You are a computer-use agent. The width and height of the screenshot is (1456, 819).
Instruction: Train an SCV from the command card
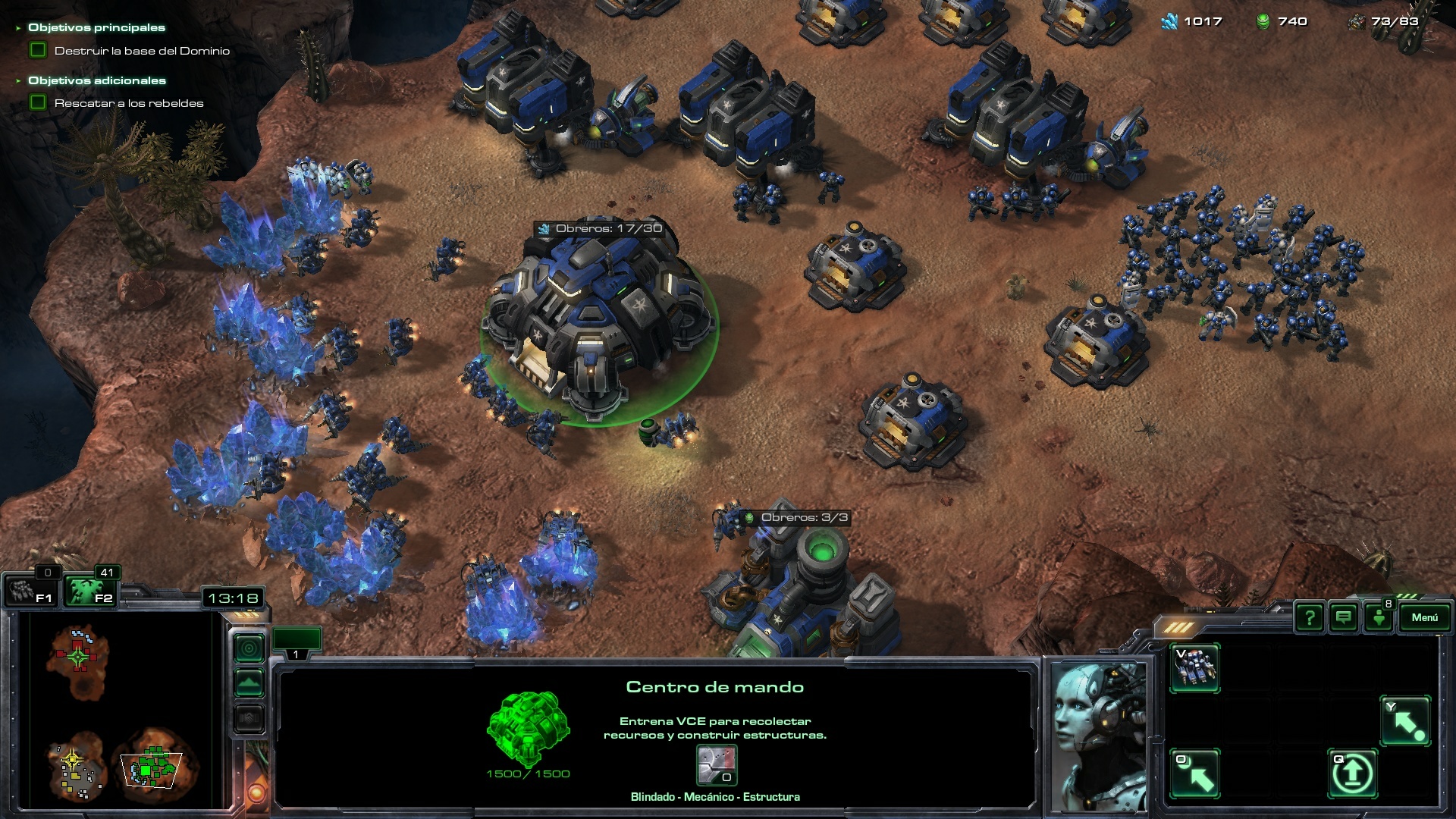[x=1194, y=668]
